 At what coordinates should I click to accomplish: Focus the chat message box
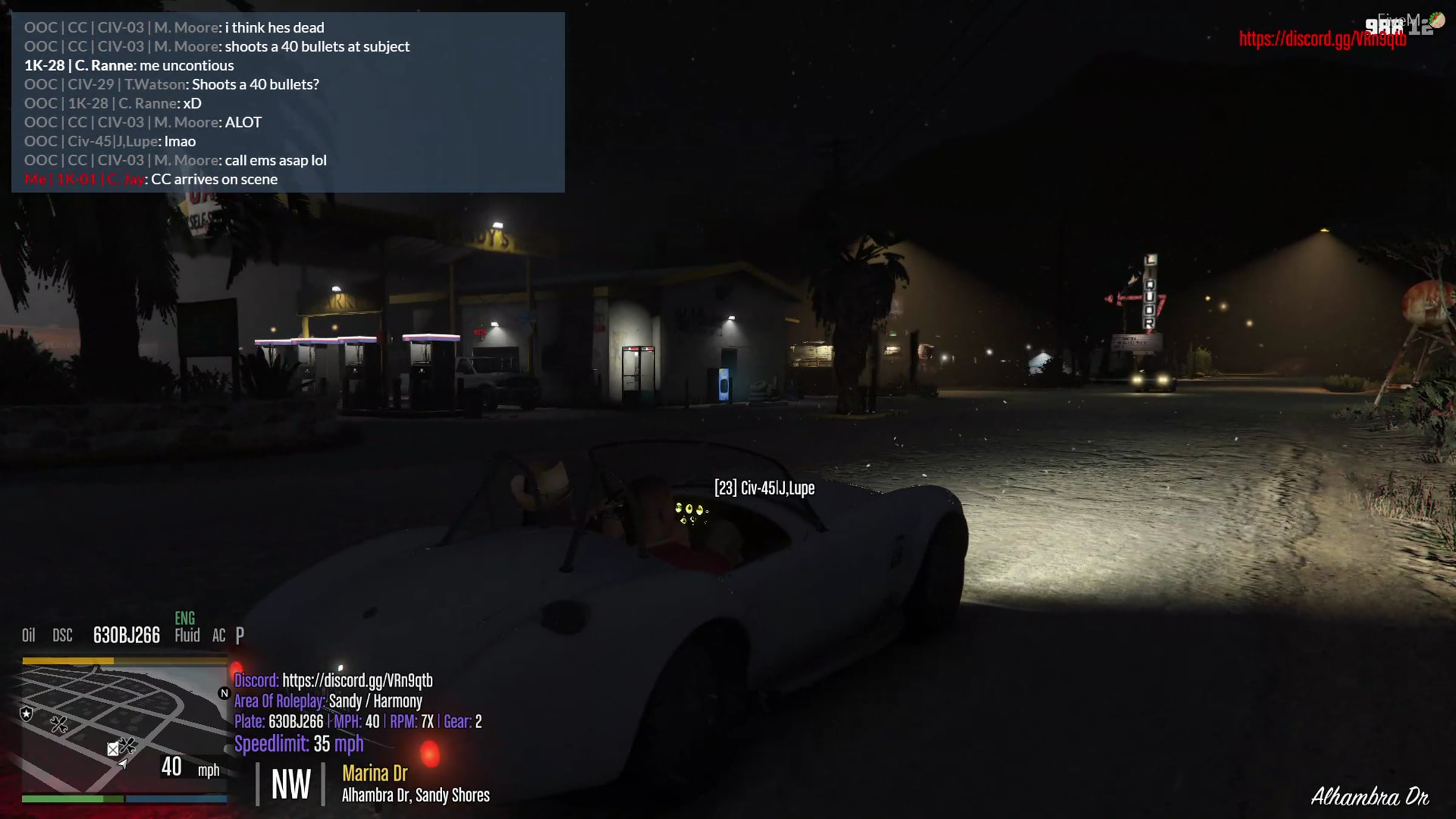[288, 102]
